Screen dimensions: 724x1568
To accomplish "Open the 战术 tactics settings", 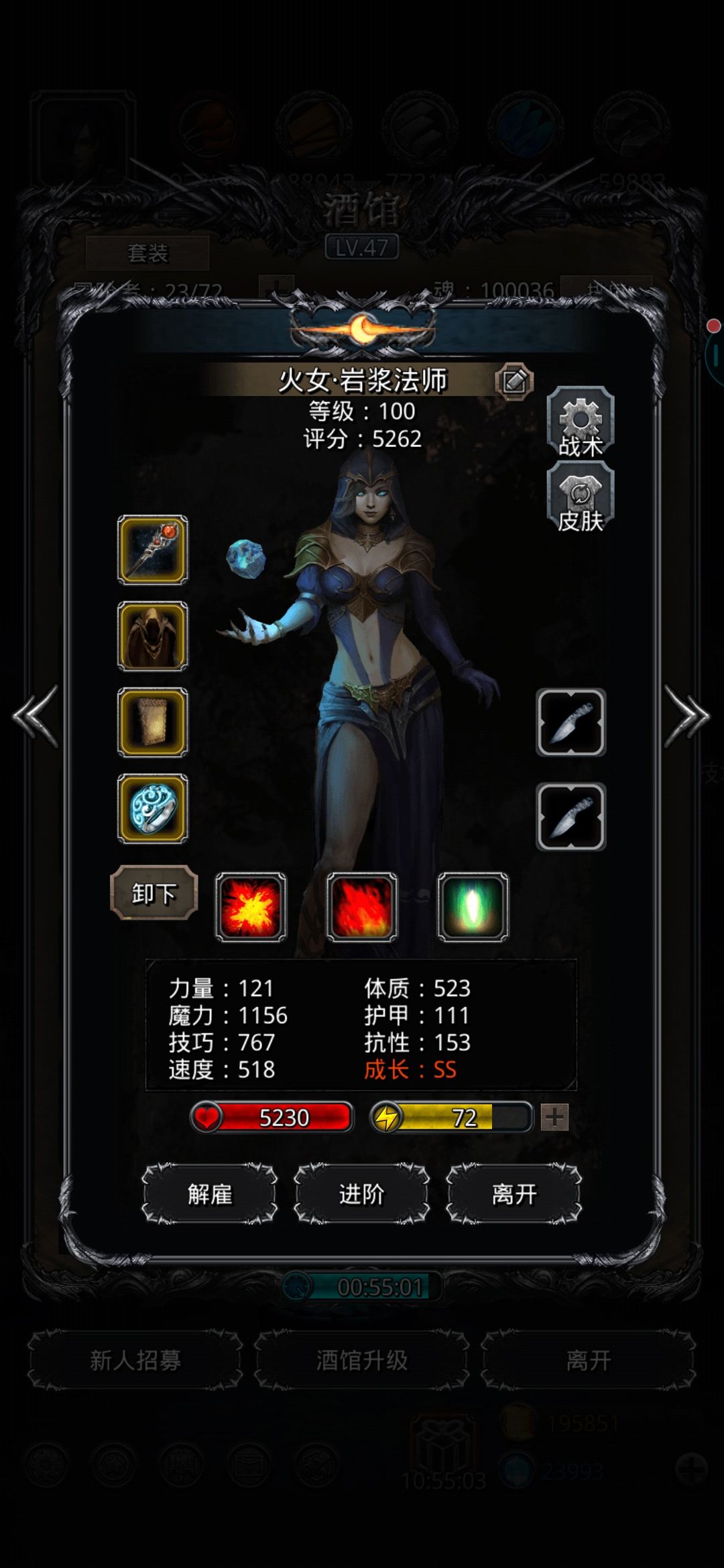I will point(581,423).
